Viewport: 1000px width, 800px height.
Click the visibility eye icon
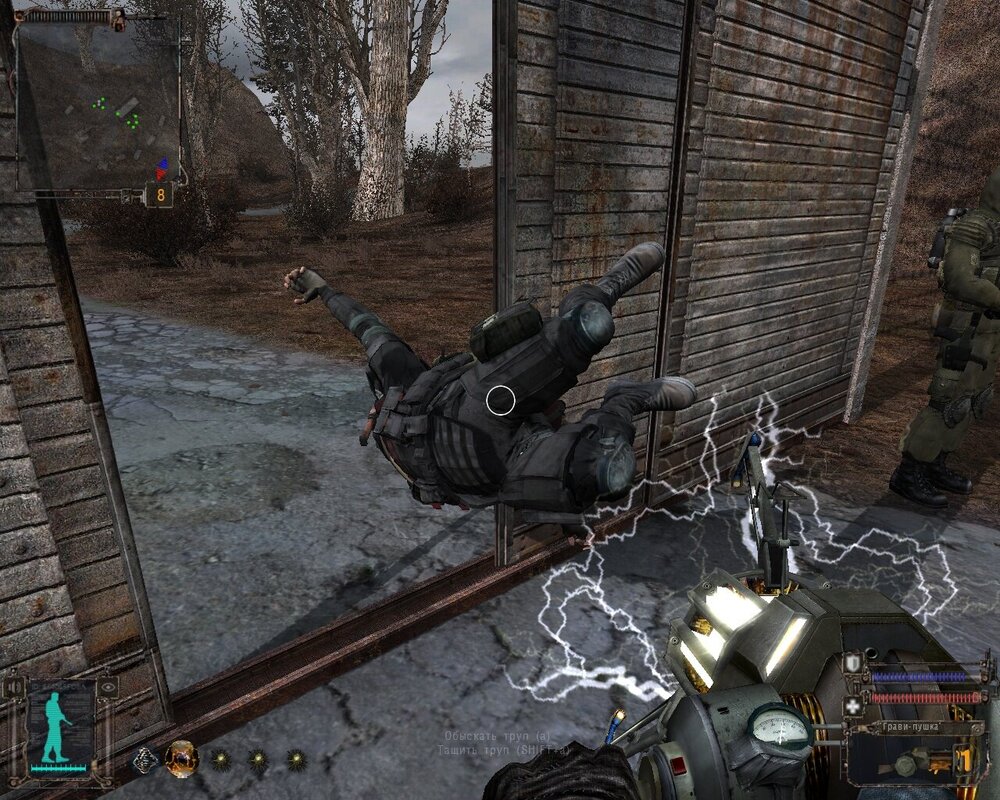click(x=106, y=688)
